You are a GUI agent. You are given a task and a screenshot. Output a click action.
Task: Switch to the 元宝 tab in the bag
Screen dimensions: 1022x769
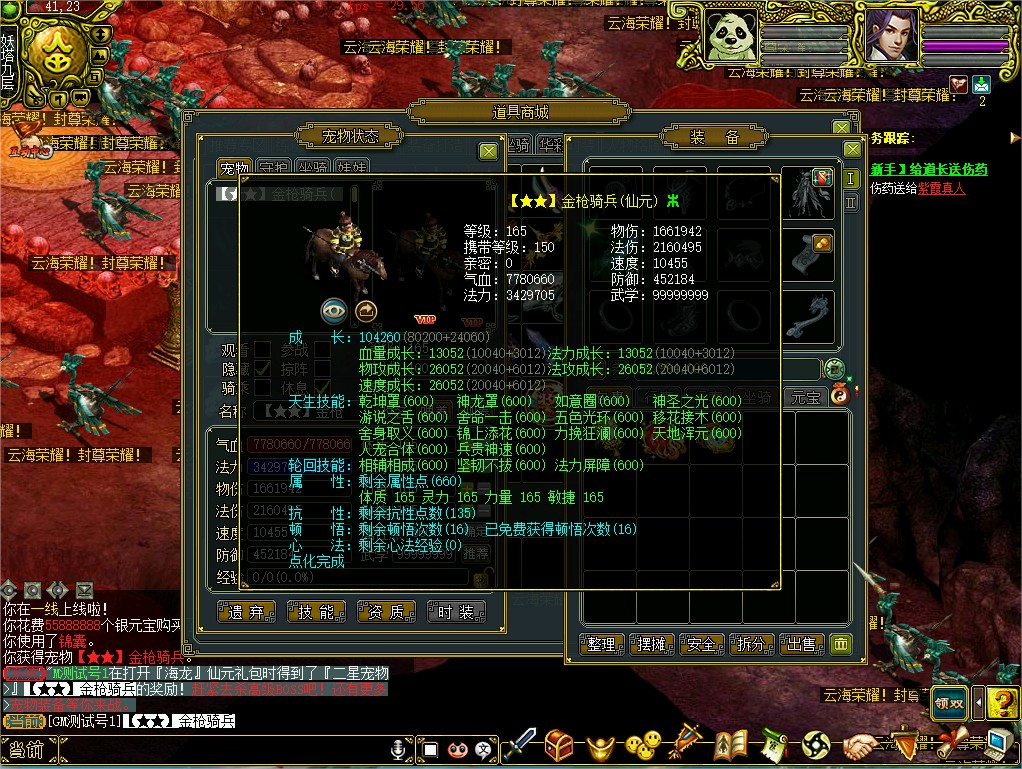[x=806, y=397]
